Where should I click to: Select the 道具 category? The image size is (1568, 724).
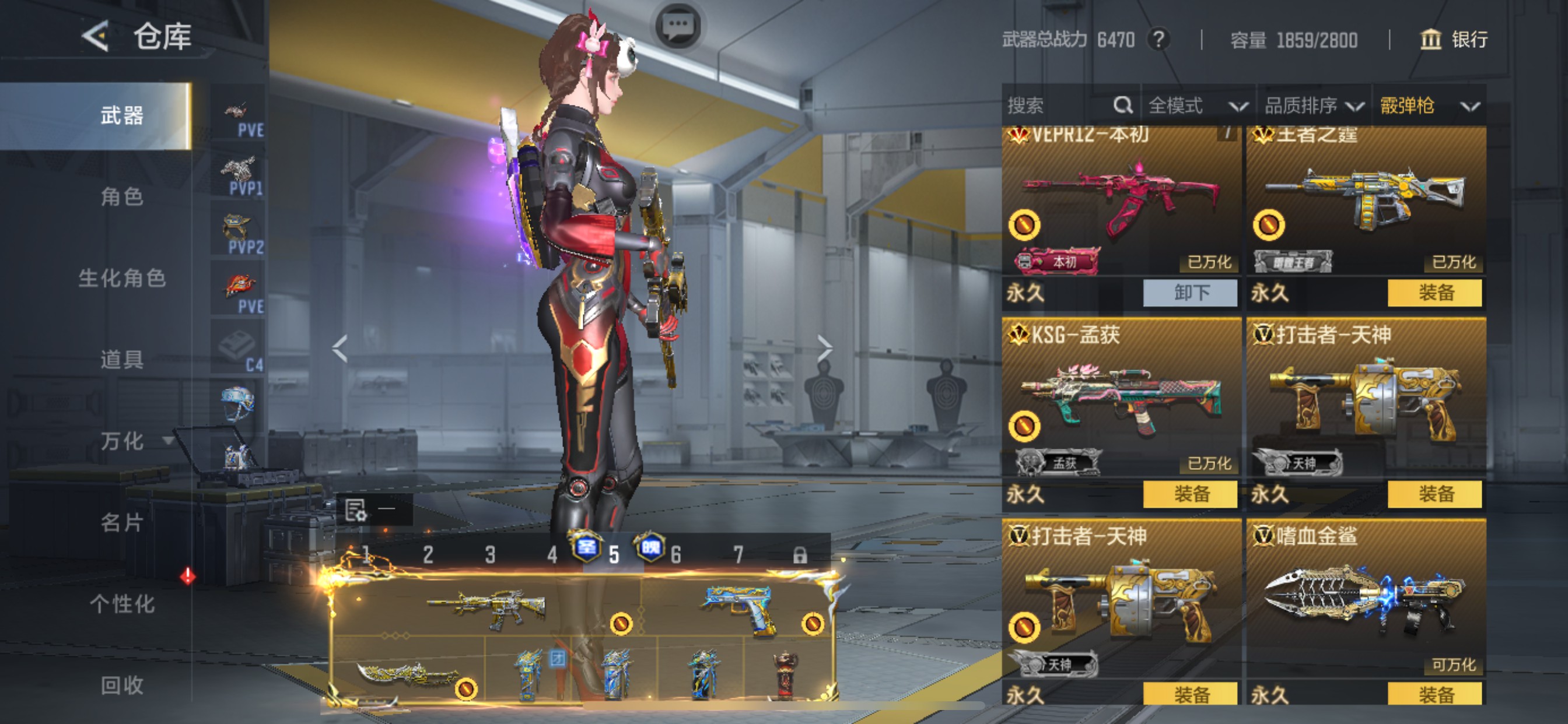coord(122,360)
